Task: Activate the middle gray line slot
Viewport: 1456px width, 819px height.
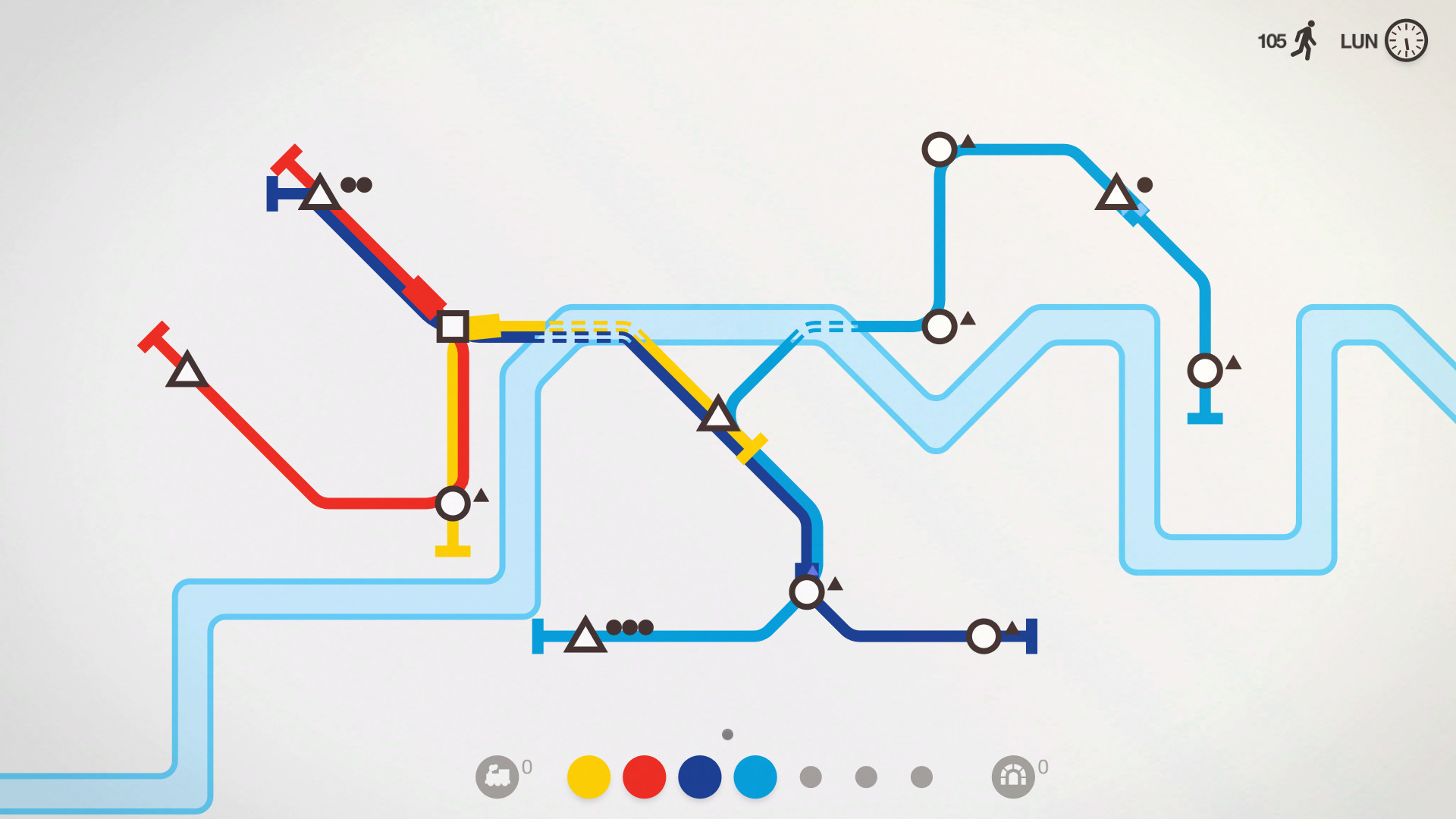Action: point(865,775)
